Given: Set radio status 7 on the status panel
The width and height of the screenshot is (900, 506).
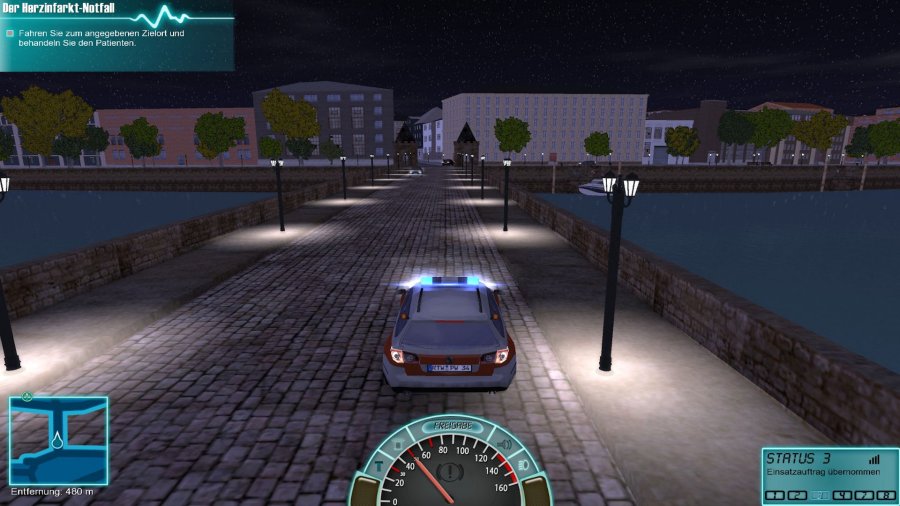Looking at the screenshot, I should [x=866, y=495].
